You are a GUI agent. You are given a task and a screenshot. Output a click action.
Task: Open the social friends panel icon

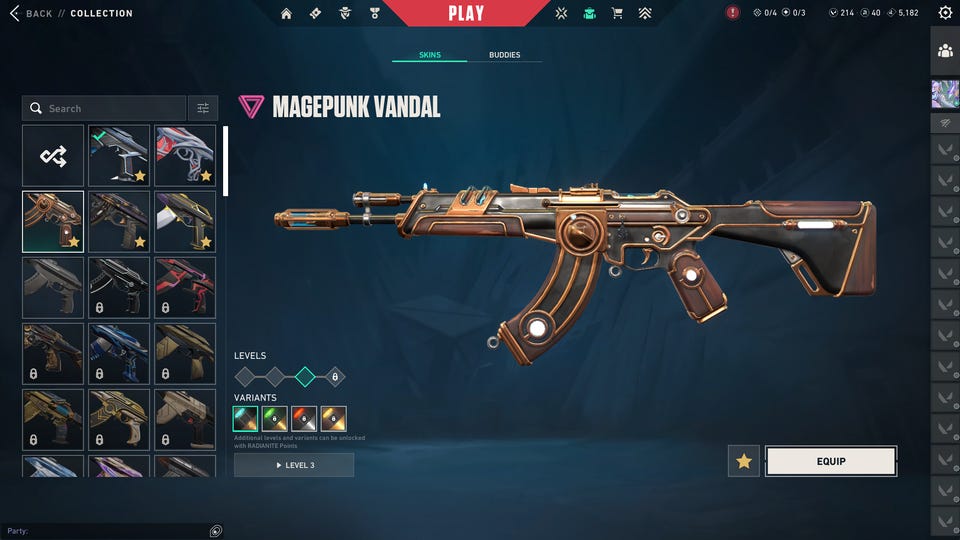click(x=945, y=50)
